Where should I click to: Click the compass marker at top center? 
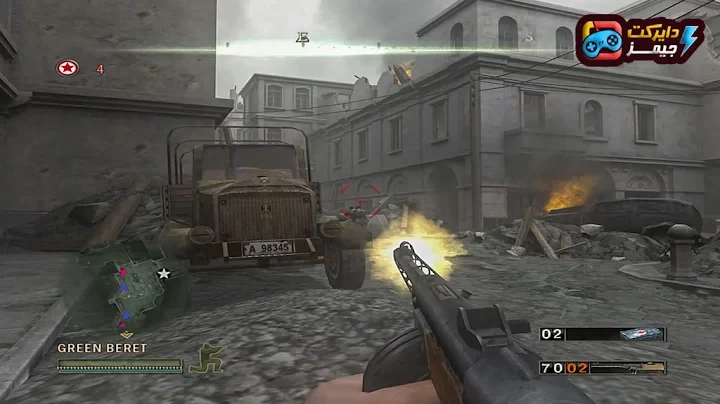point(302,40)
